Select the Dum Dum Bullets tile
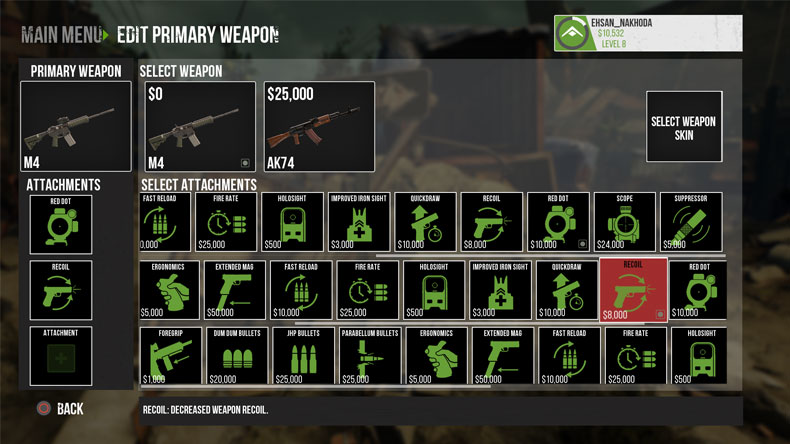Viewport: 790px width, 444px height. click(x=236, y=358)
